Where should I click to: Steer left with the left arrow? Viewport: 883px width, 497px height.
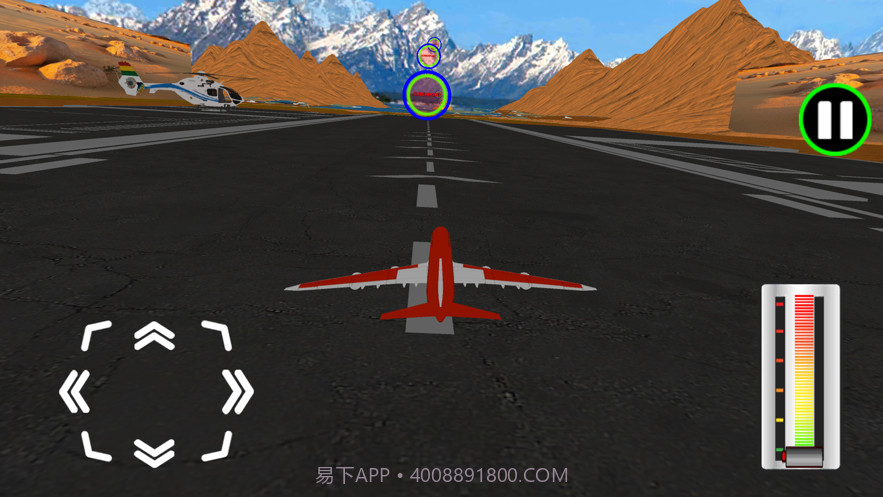[75, 393]
